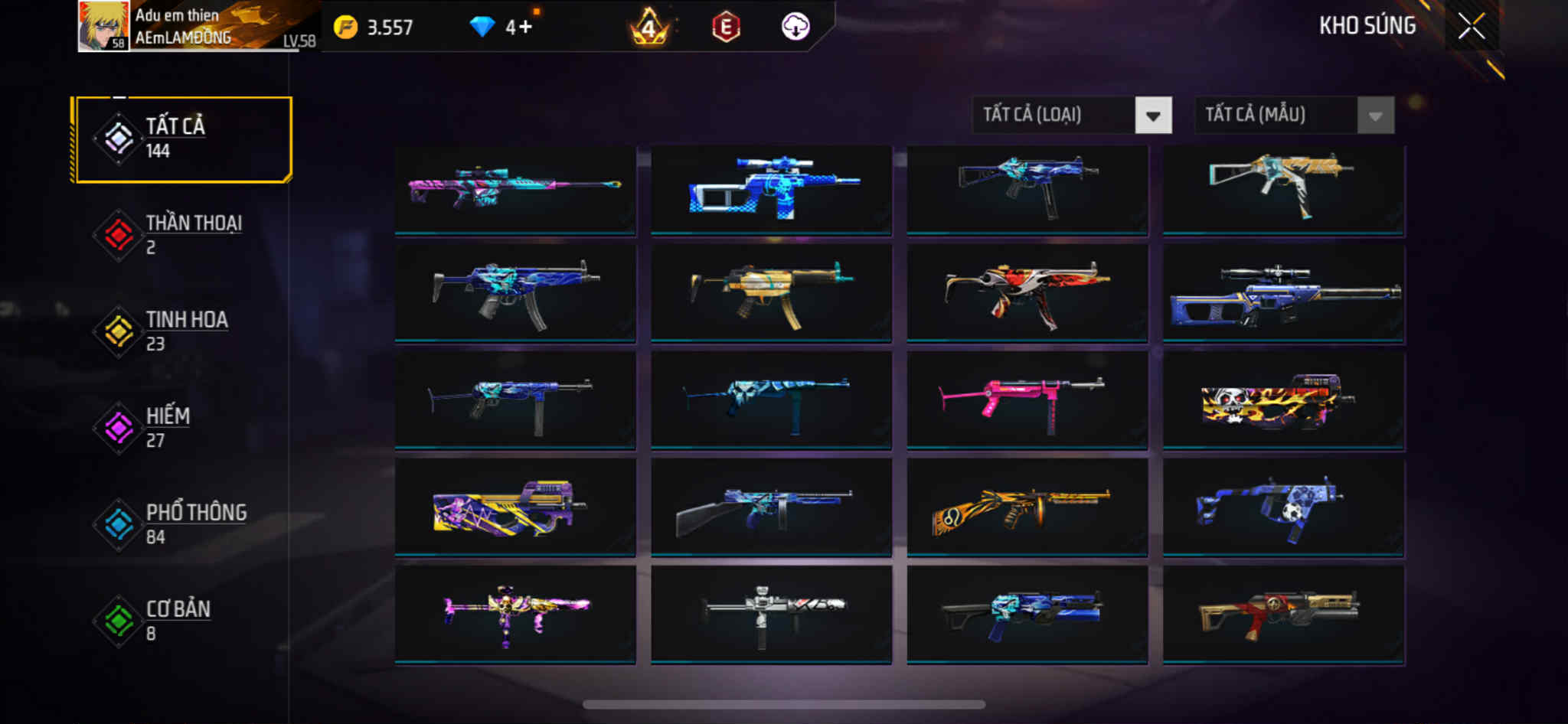This screenshot has height=724, width=1568.
Task: Choose the blue VSS with white scope
Action: [x=771, y=188]
